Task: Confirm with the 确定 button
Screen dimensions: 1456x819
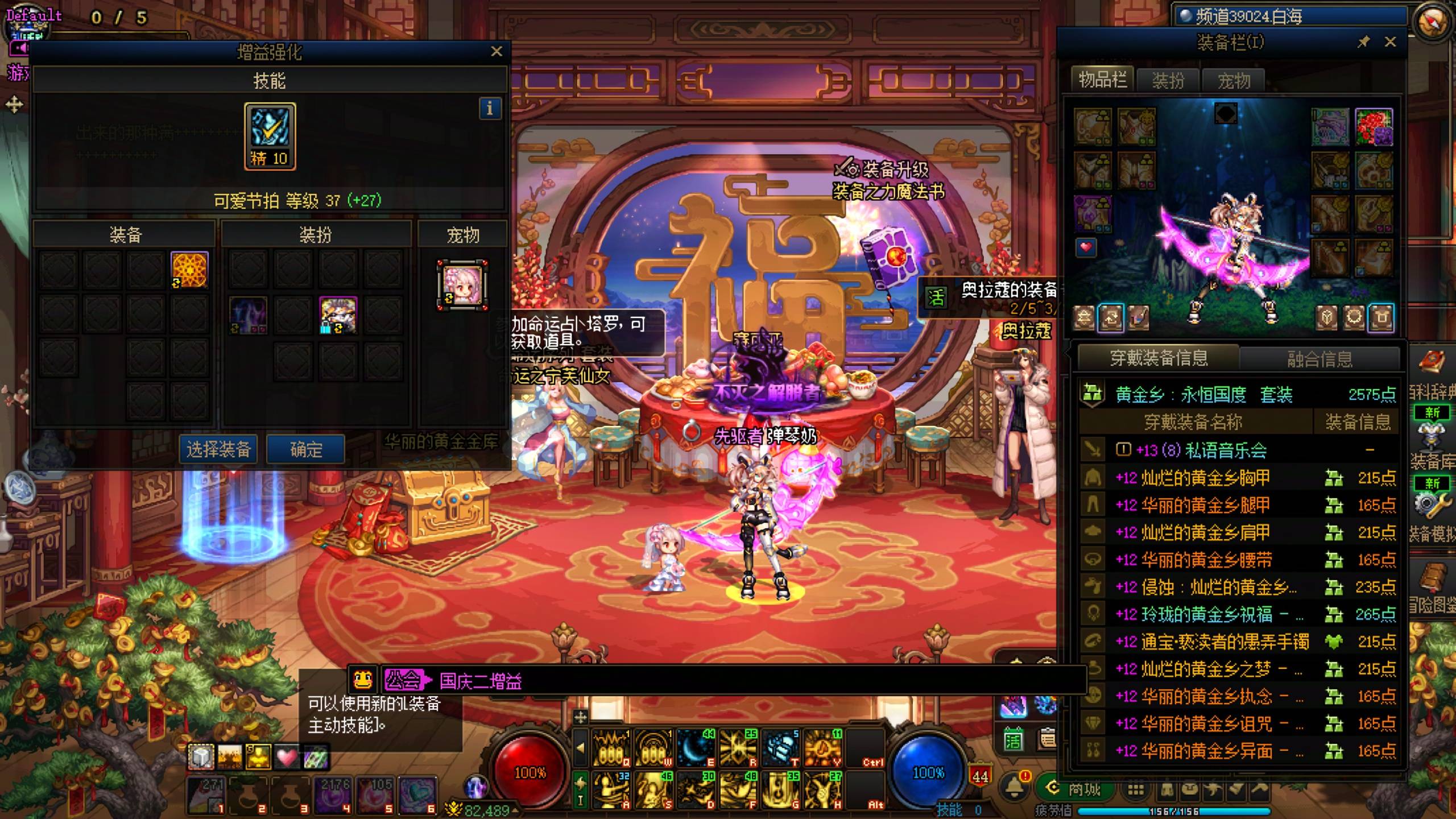Action: 306,450
